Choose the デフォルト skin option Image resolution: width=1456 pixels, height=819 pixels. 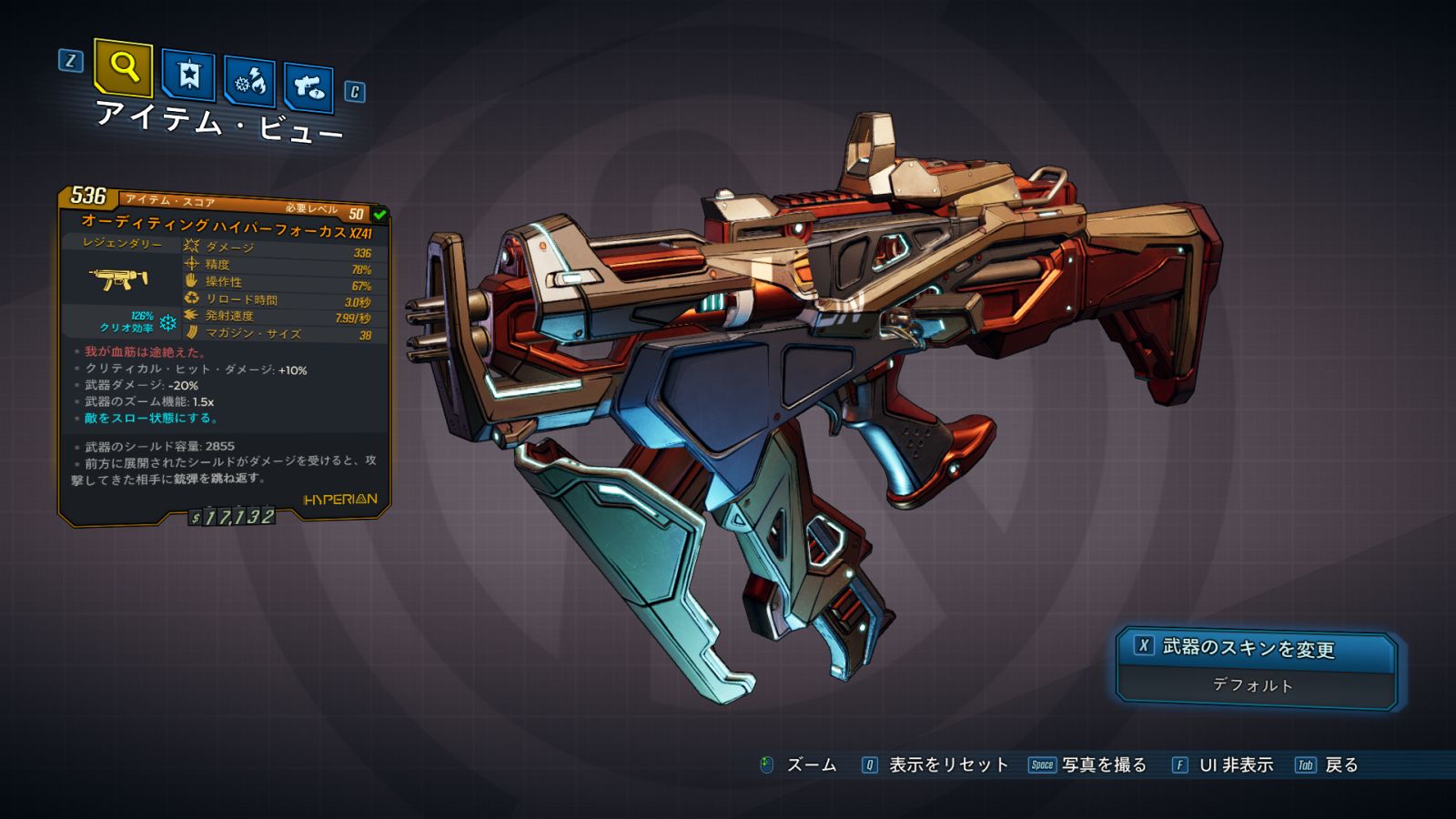pyautogui.click(x=1253, y=686)
